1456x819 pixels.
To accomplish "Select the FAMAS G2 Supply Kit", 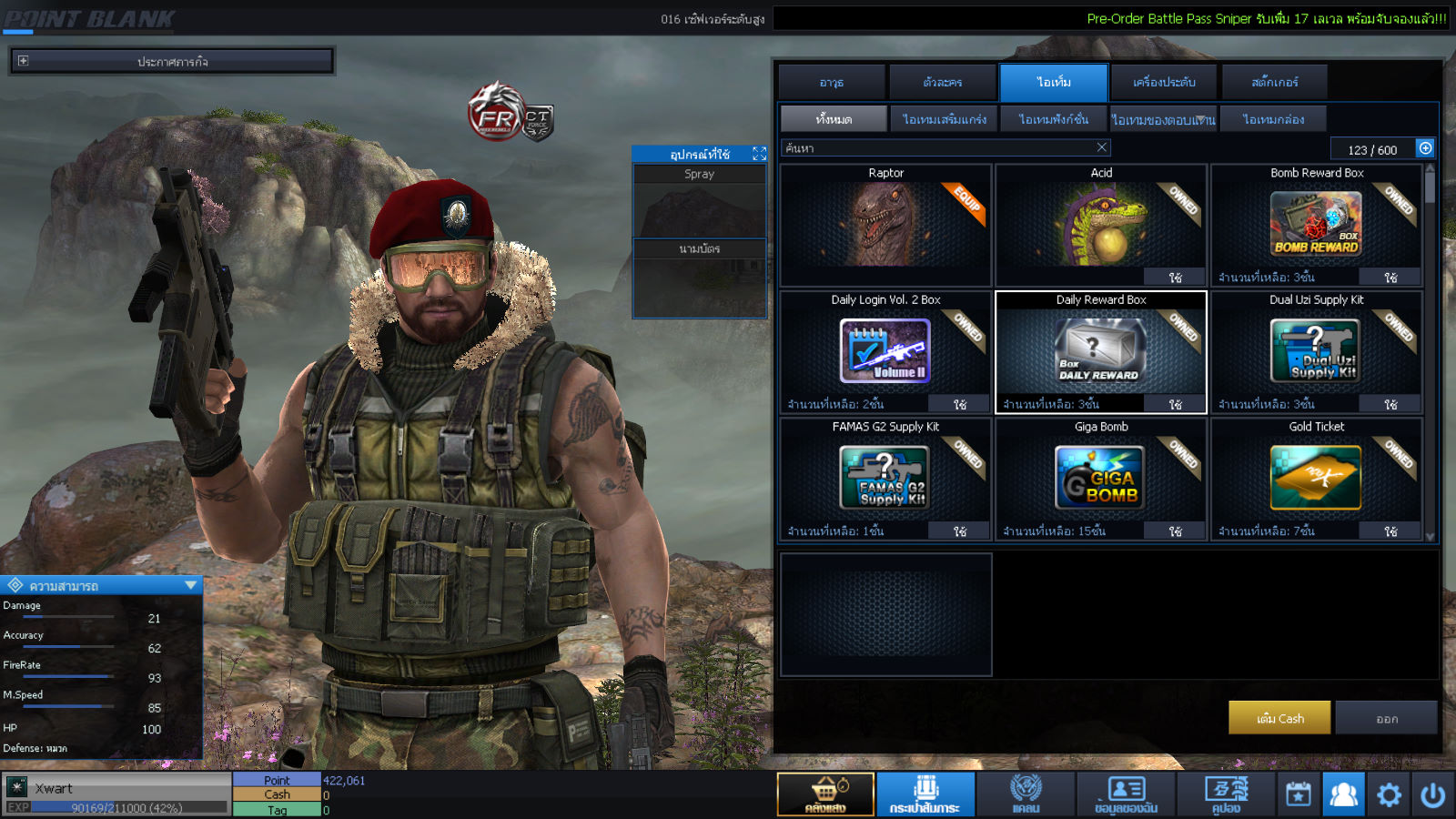I will click(885, 479).
